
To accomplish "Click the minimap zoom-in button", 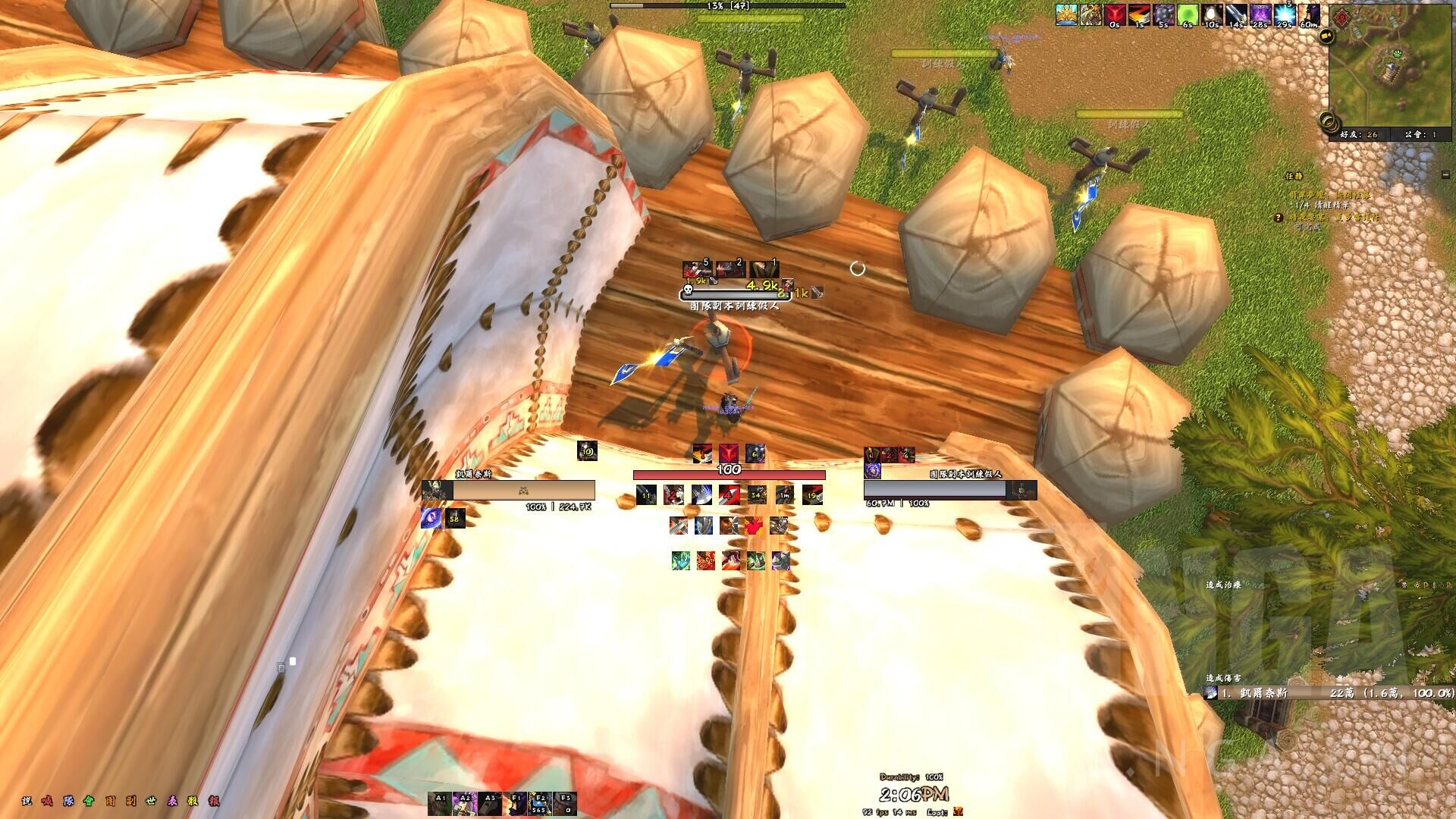I will pyautogui.click(x=1327, y=118).
